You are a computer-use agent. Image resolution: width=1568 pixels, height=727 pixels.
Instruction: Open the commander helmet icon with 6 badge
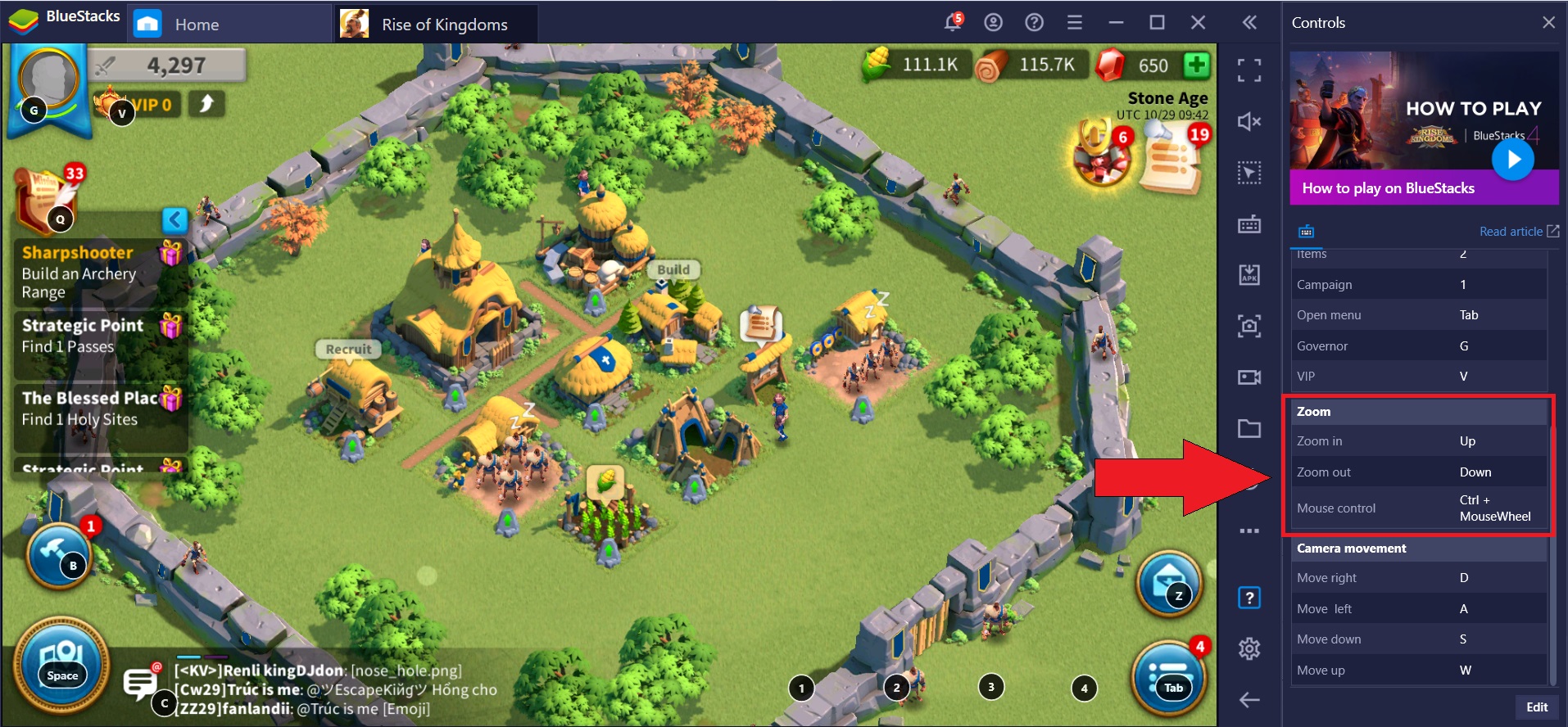tap(1101, 153)
